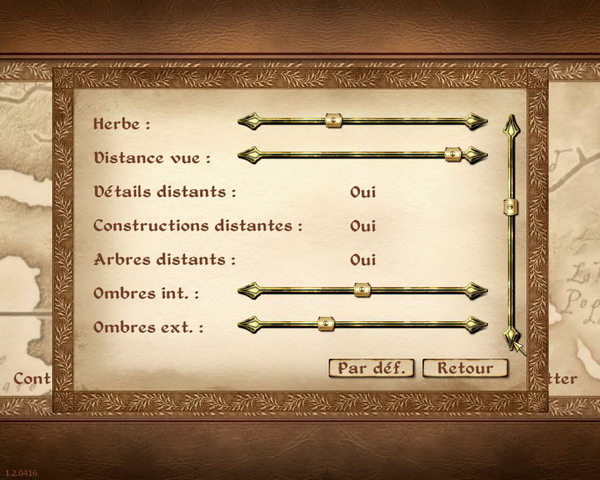Click the Par déf. button
This screenshot has height=480, width=600.
click(x=370, y=367)
